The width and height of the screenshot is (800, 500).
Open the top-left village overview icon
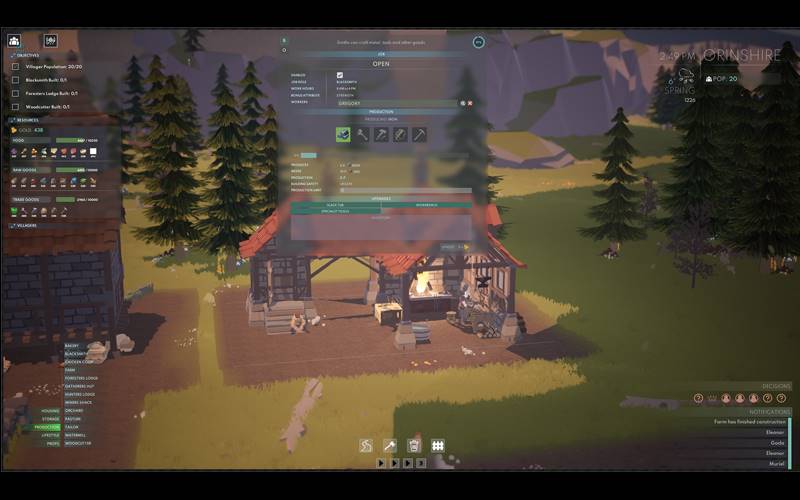click(x=15, y=41)
